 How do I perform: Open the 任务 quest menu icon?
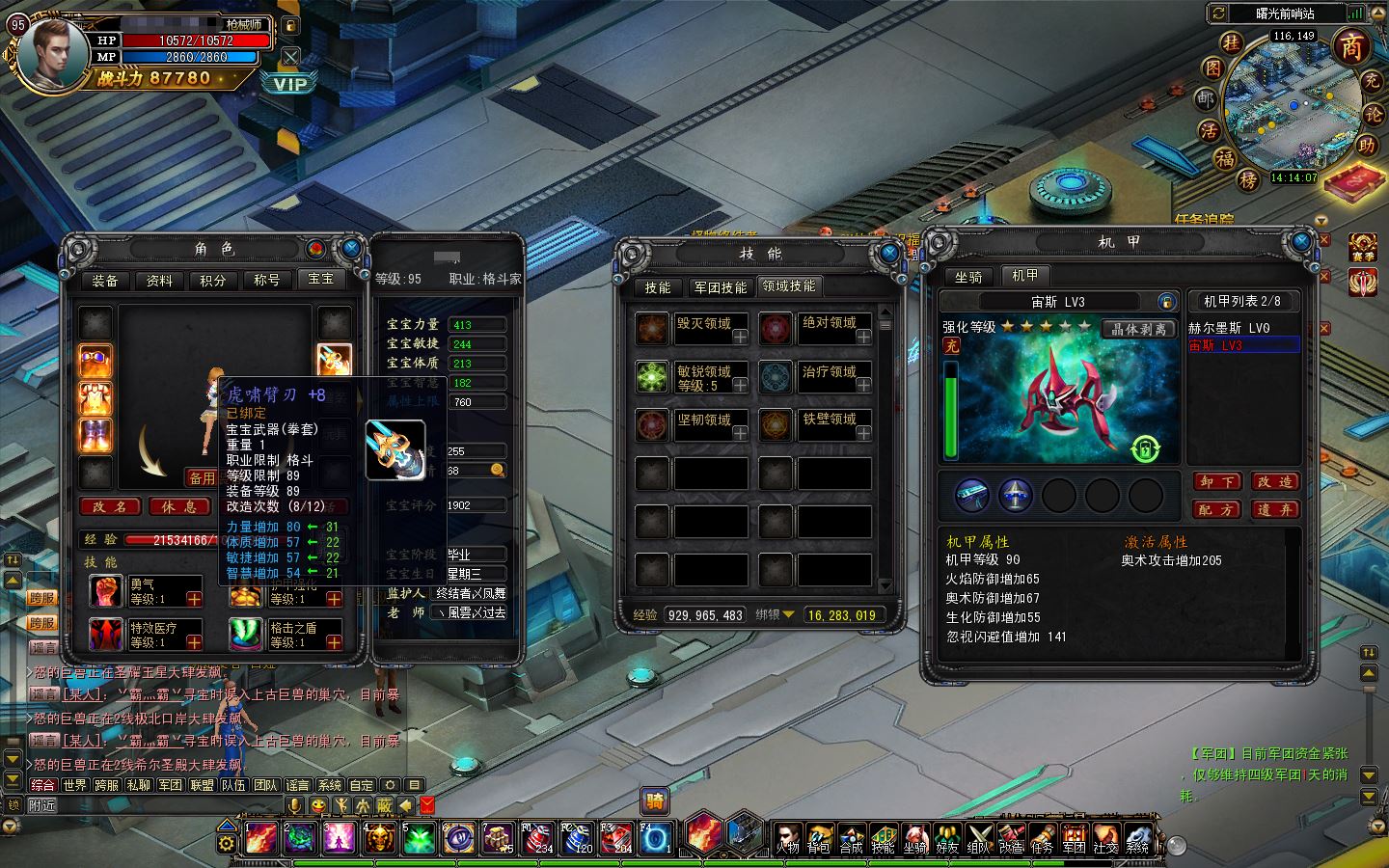[x=1042, y=838]
